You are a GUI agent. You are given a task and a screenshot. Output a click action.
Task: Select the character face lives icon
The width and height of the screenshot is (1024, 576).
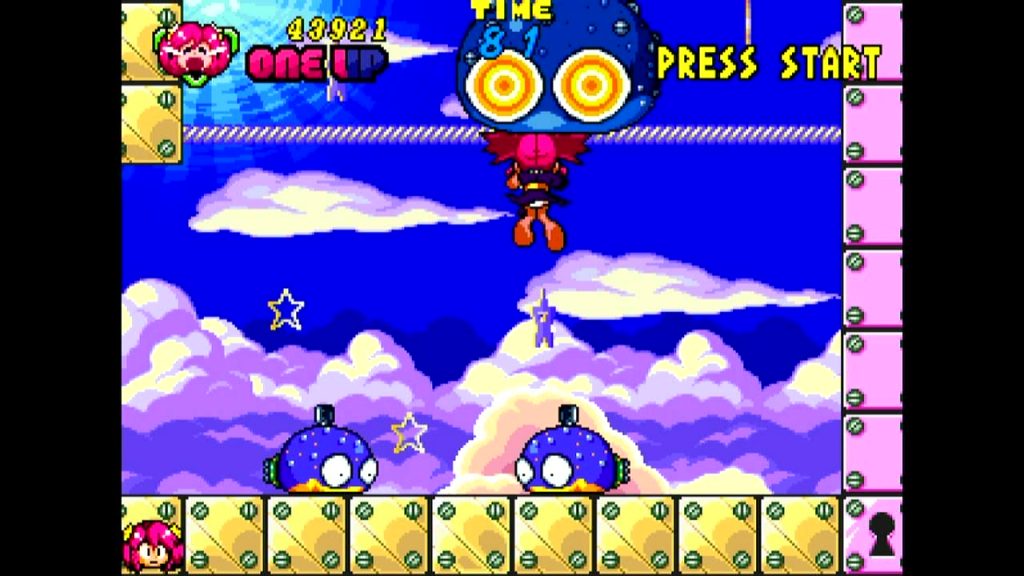tap(152, 545)
